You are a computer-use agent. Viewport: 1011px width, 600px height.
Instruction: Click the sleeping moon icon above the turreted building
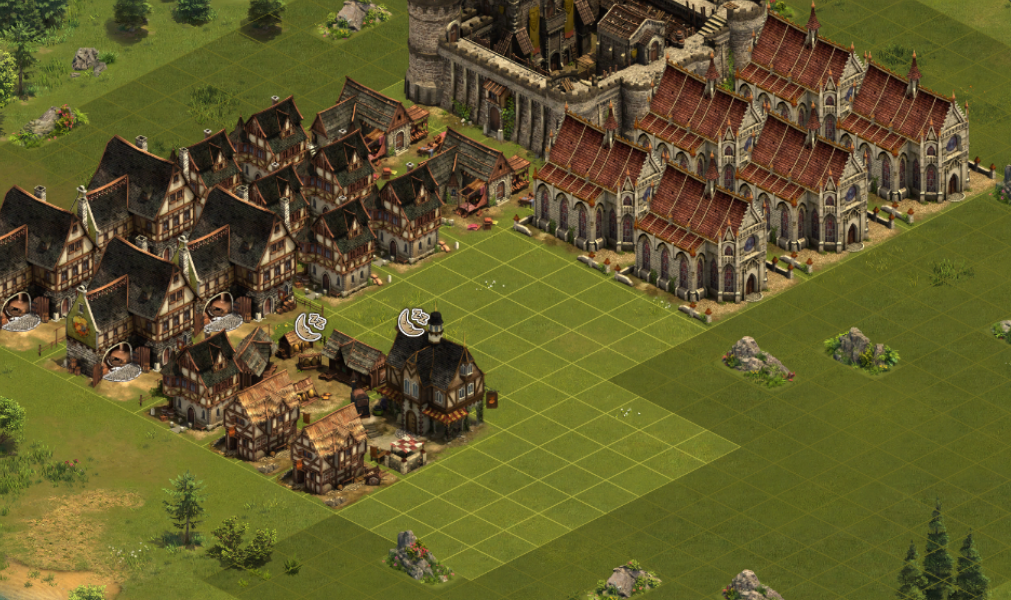(x=412, y=322)
